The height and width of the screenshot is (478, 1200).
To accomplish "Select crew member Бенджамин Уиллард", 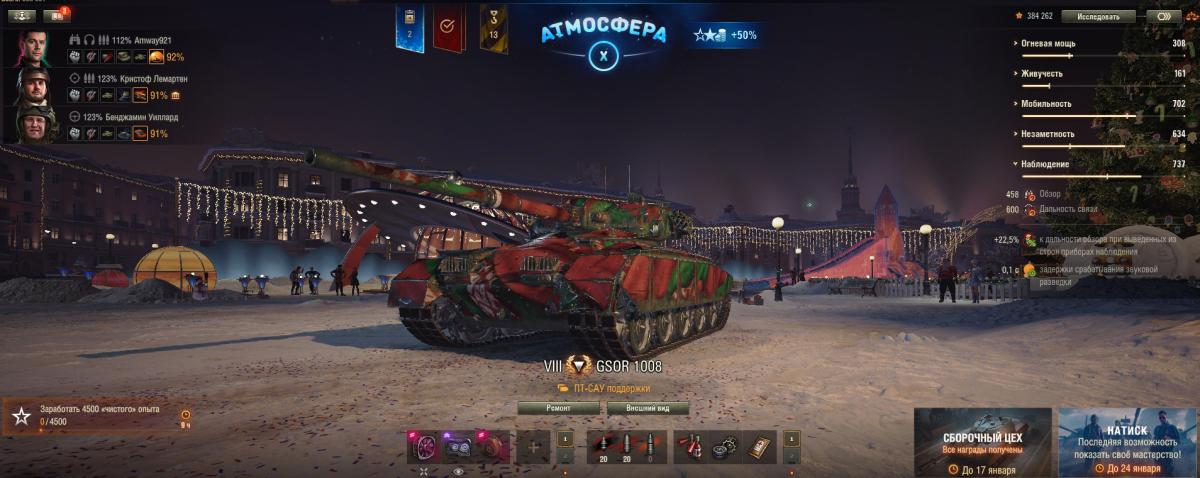I will coord(33,125).
